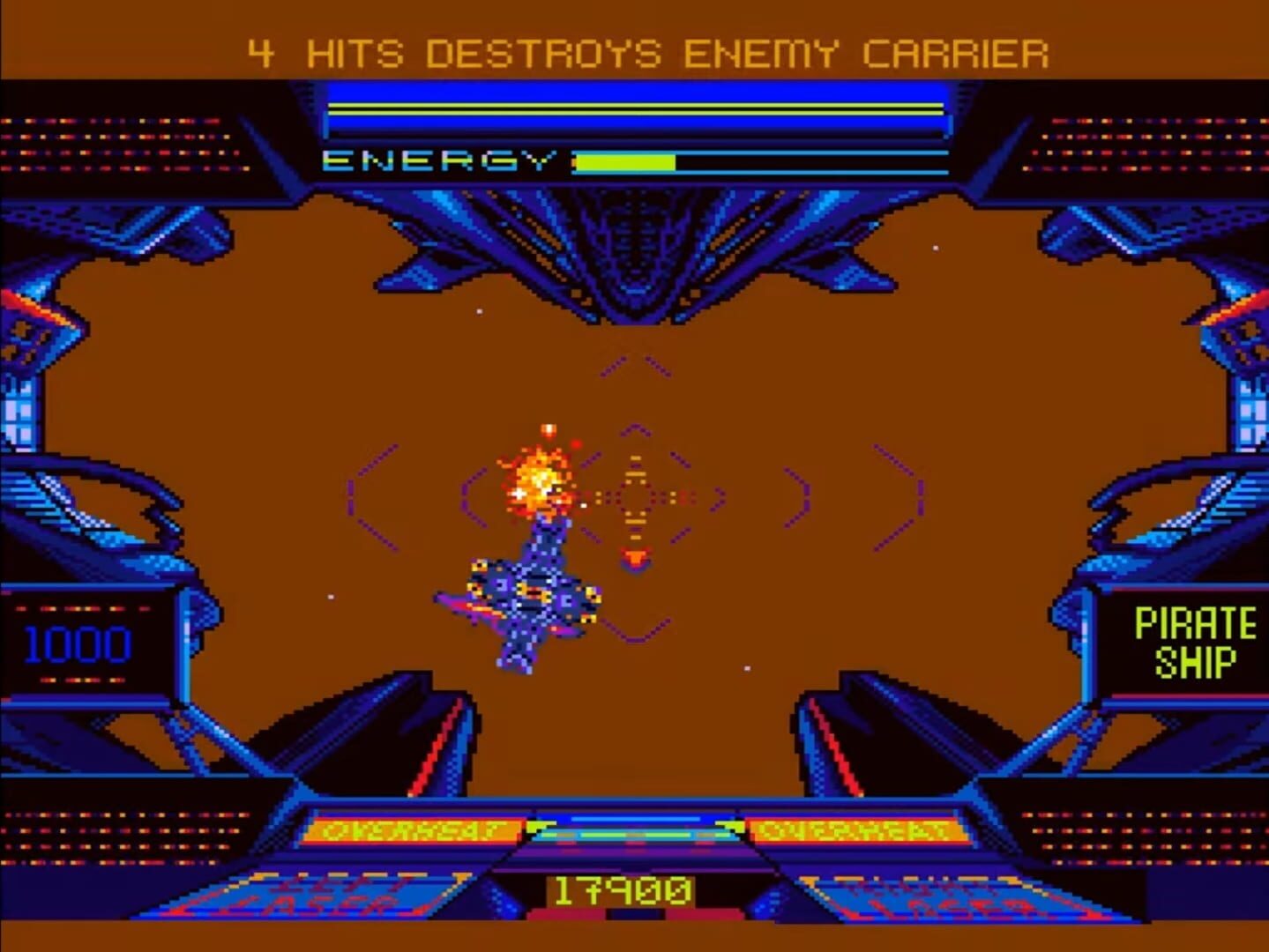Select the ENERGY label on the HUD
The image size is (1269, 952).
pos(439,160)
